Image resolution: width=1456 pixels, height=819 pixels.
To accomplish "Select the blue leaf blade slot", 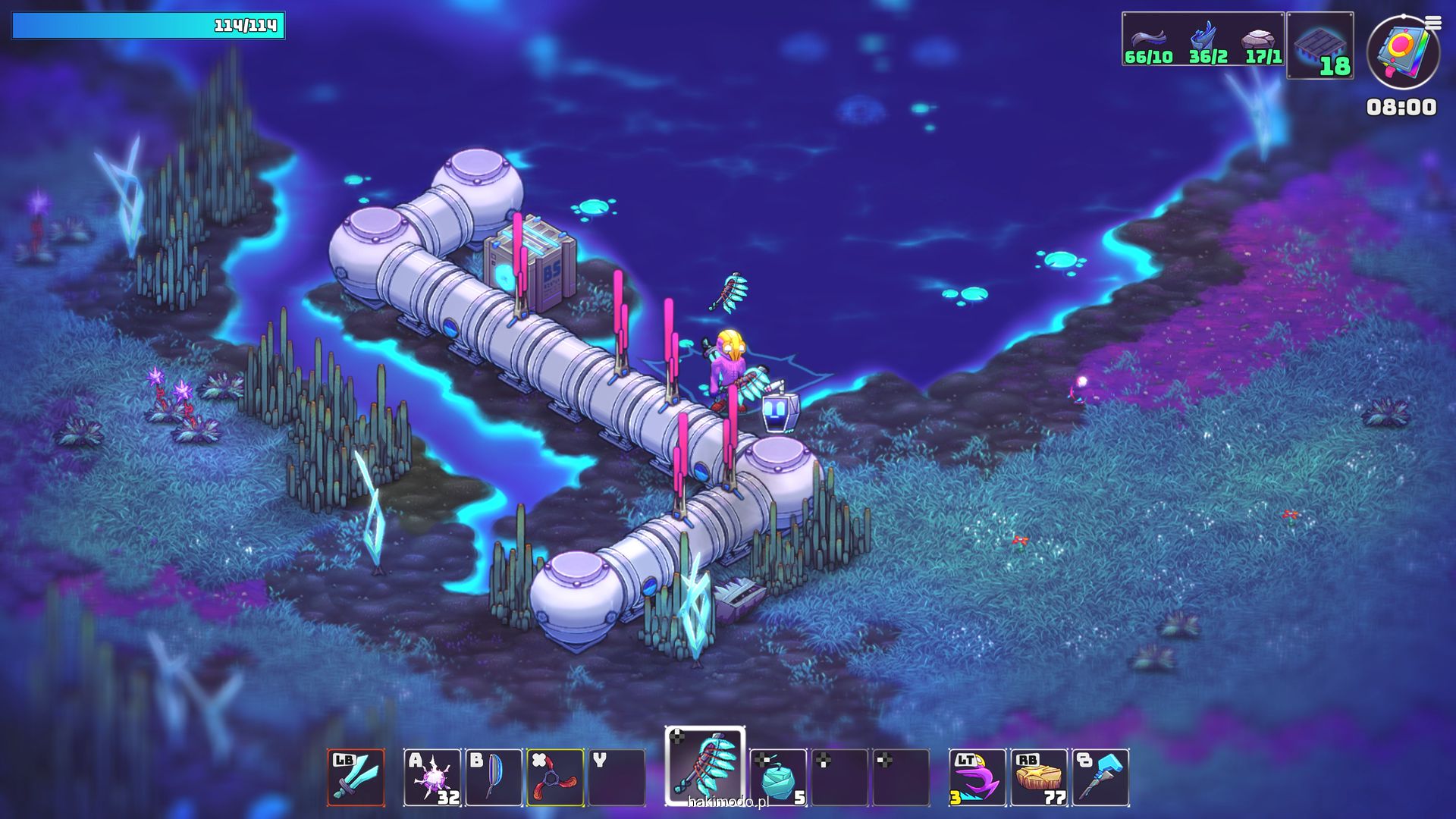I will point(494,777).
